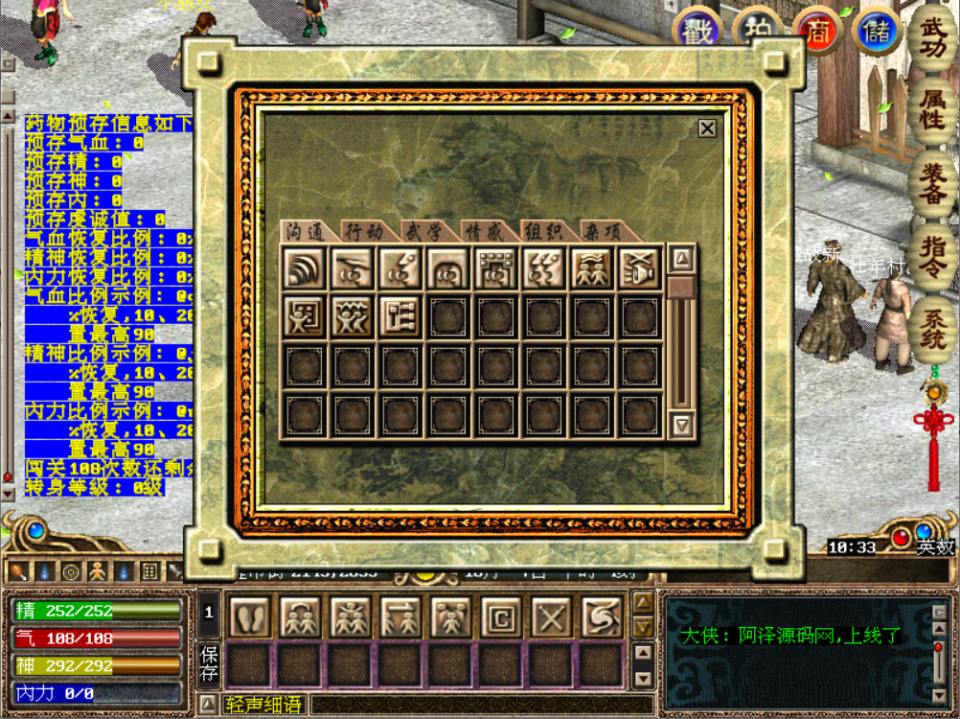Viewport: 960px width, 719px height.
Task: Select the radio-wave signal command icon
Action: 304,268
